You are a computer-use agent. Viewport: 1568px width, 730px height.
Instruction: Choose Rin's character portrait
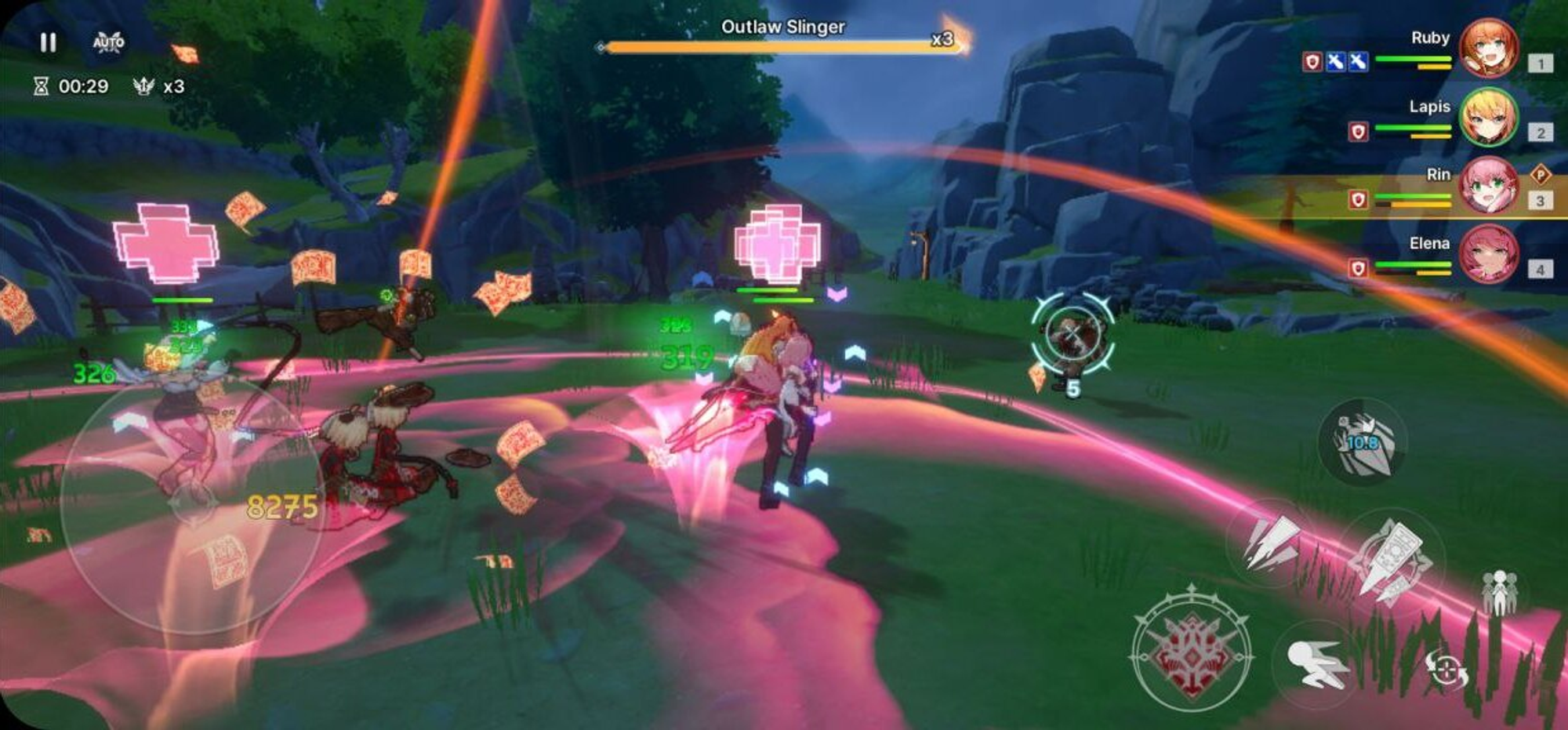(x=1487, y=186)
